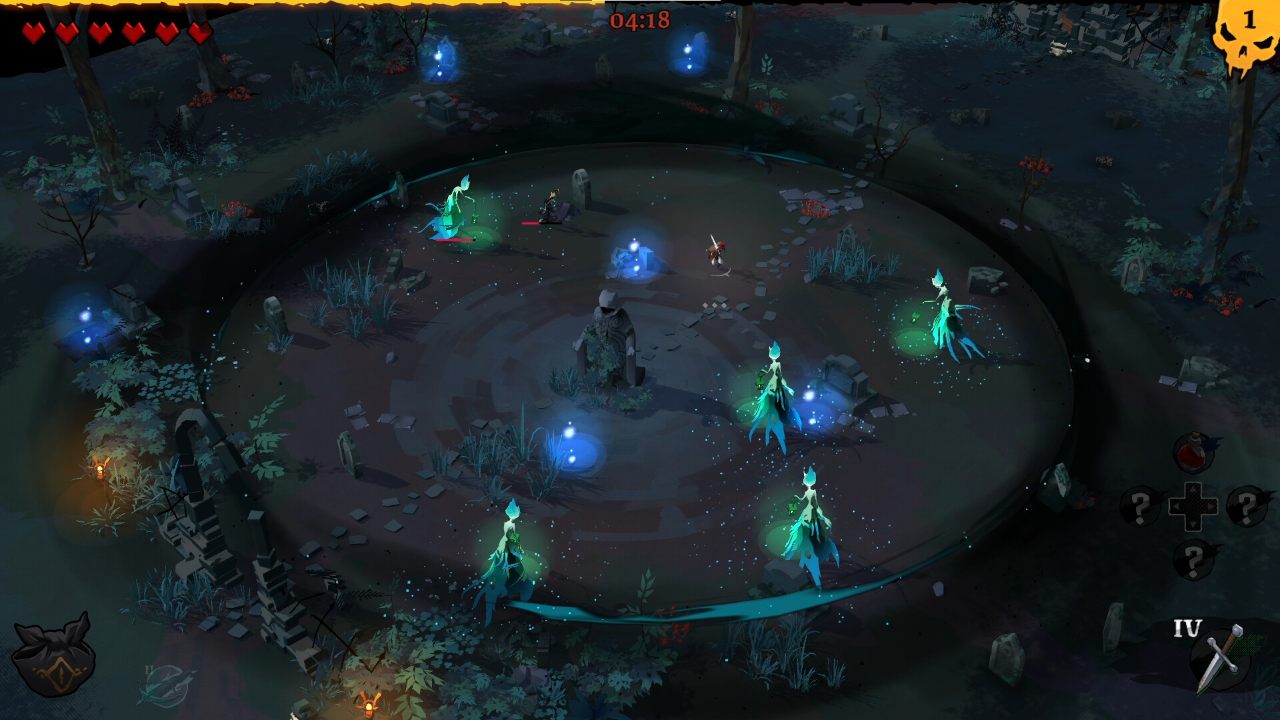
Task: Select the bottom question-mark ability slot
Action: (1194, 556)
